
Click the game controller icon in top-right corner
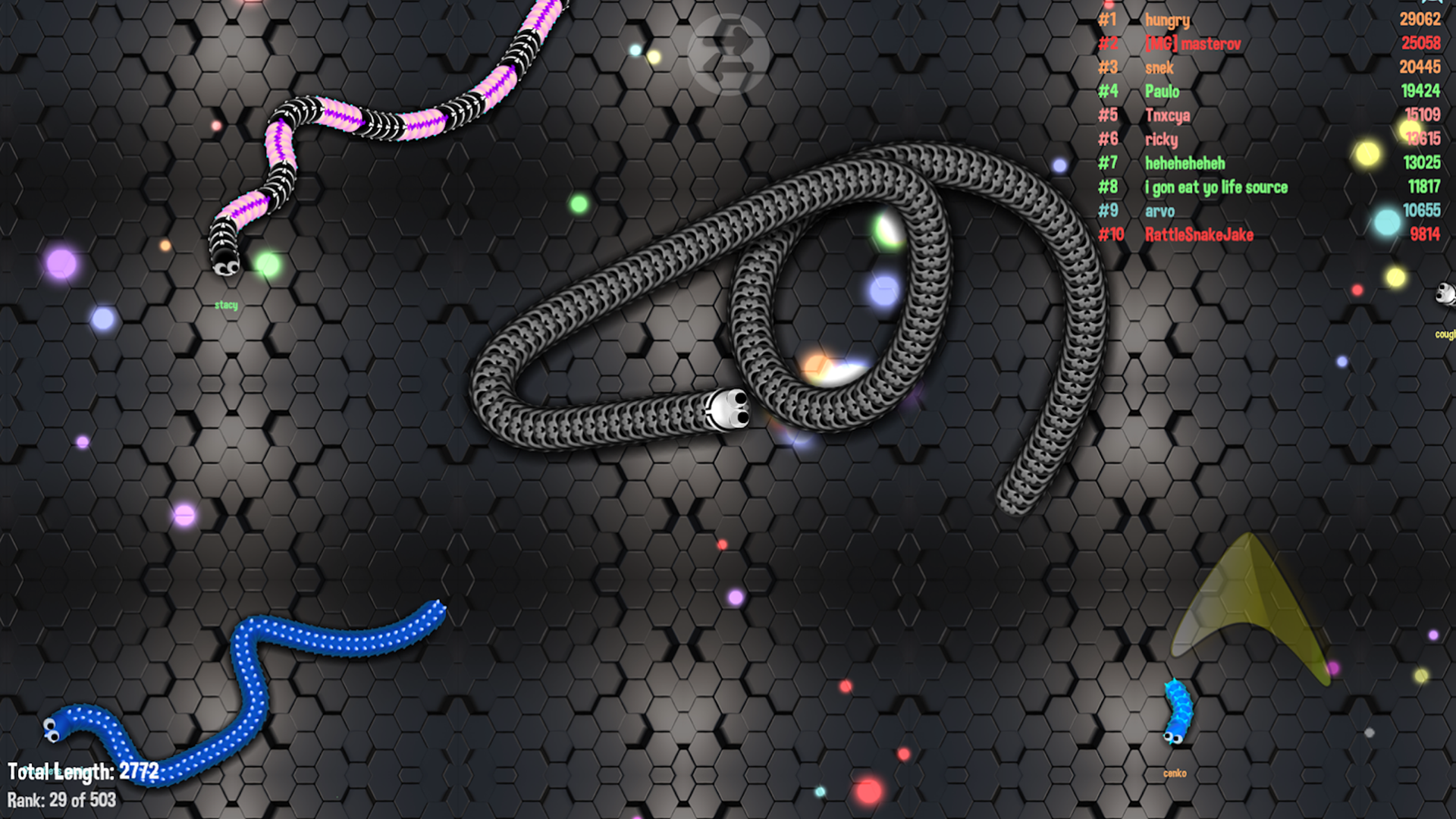[x=1432, y=4]
